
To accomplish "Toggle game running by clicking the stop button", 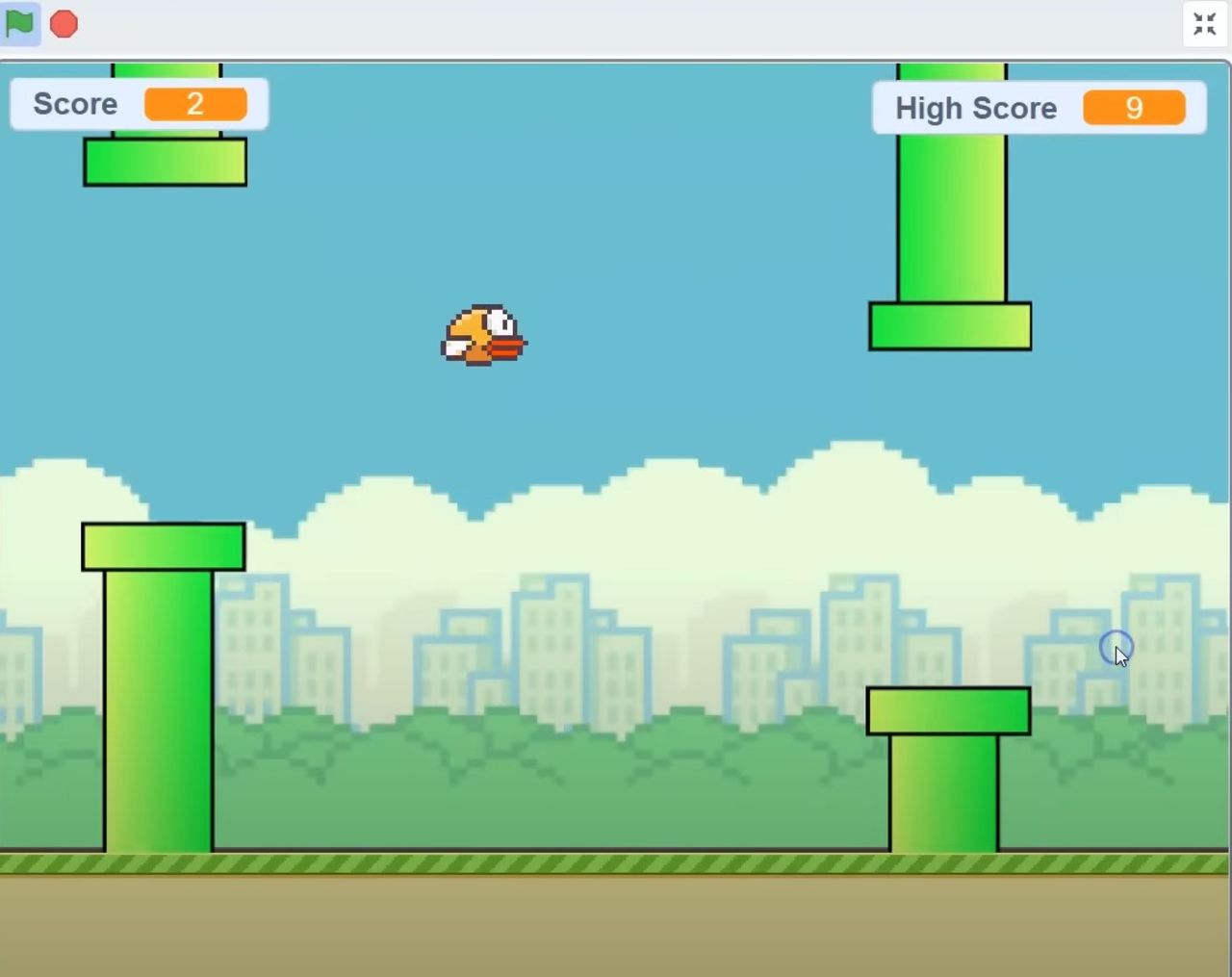I will click(x=63, y=23).
